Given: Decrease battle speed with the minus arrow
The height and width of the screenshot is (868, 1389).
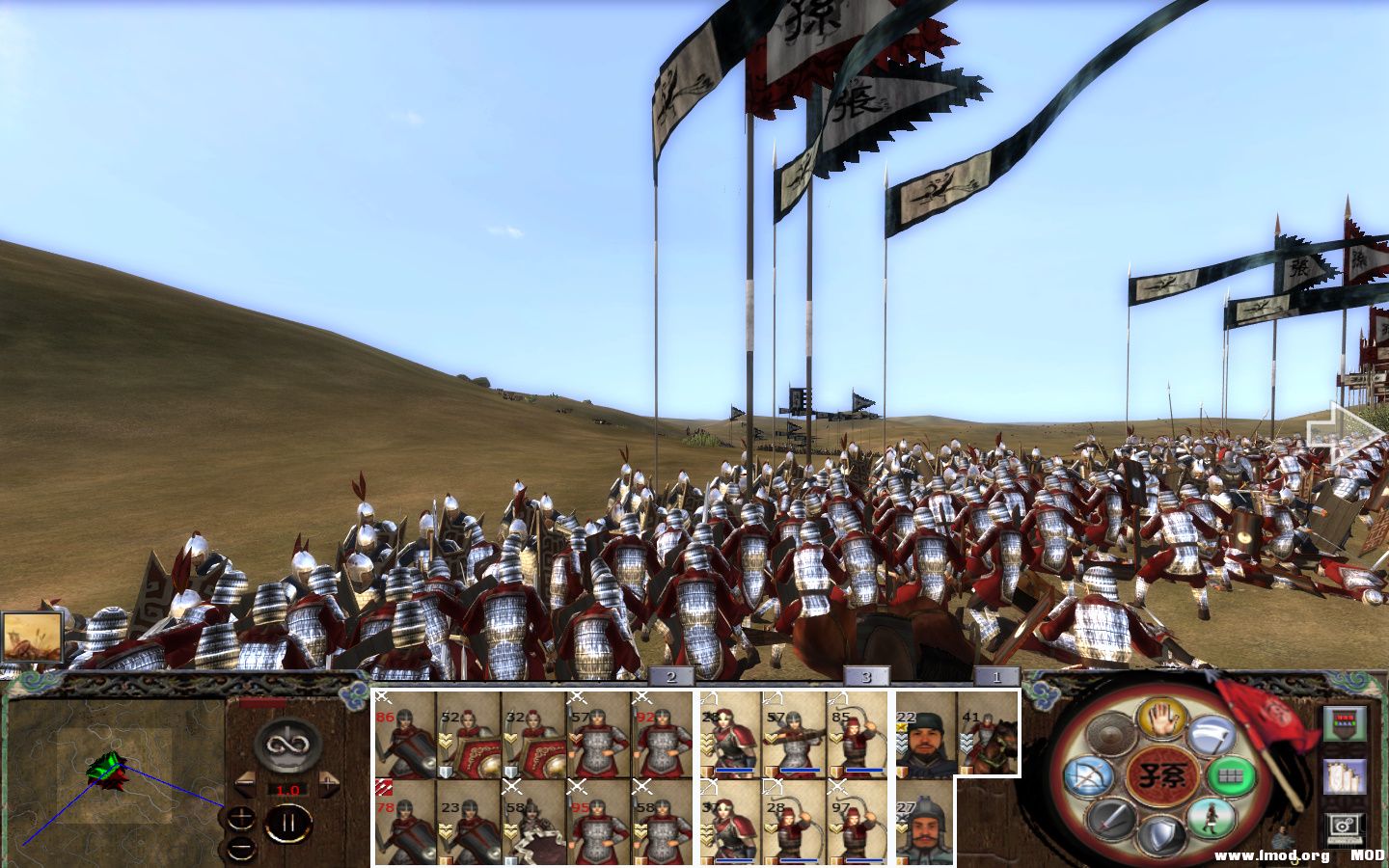Looking at the screenshot, I should coord(245,783).
